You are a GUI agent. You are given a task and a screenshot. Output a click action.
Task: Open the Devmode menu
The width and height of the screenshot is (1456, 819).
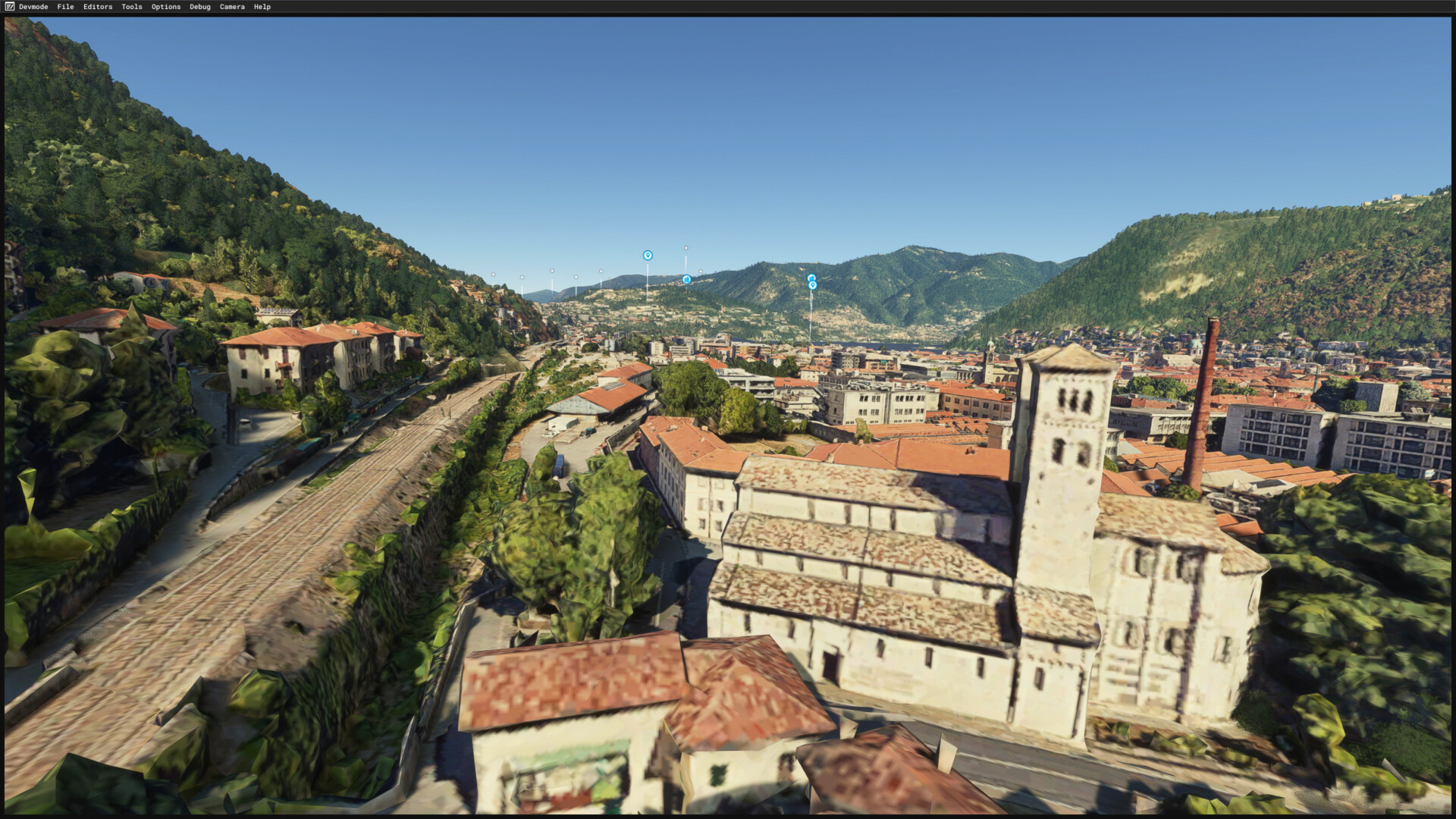(x=33, y=7)
